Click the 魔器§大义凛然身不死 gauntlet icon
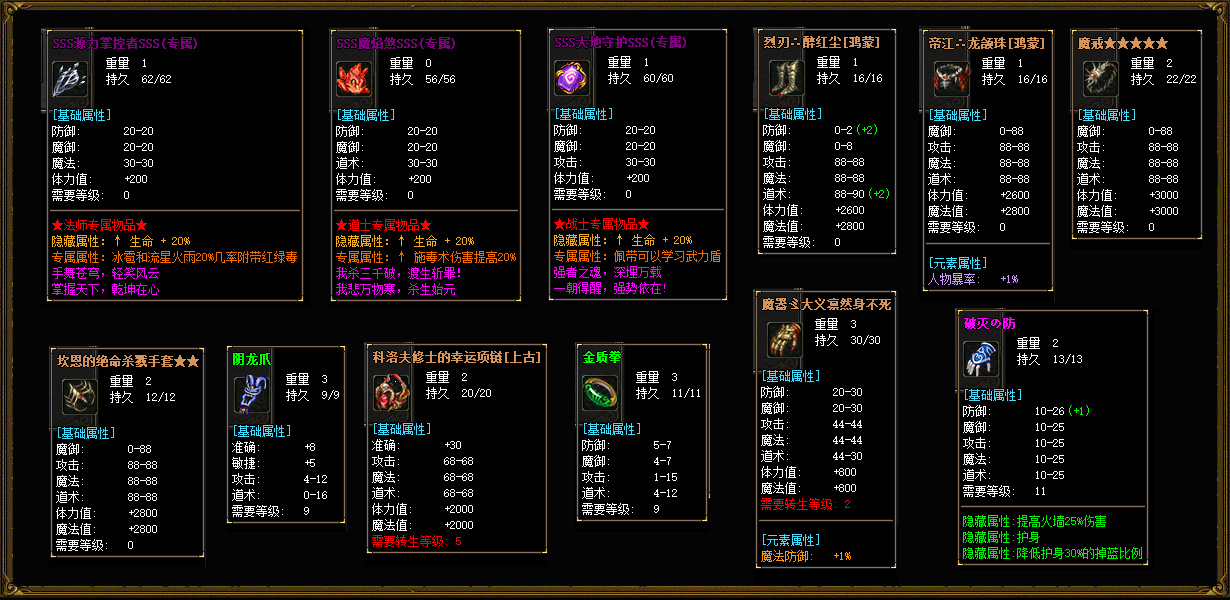 coord(782,340)
